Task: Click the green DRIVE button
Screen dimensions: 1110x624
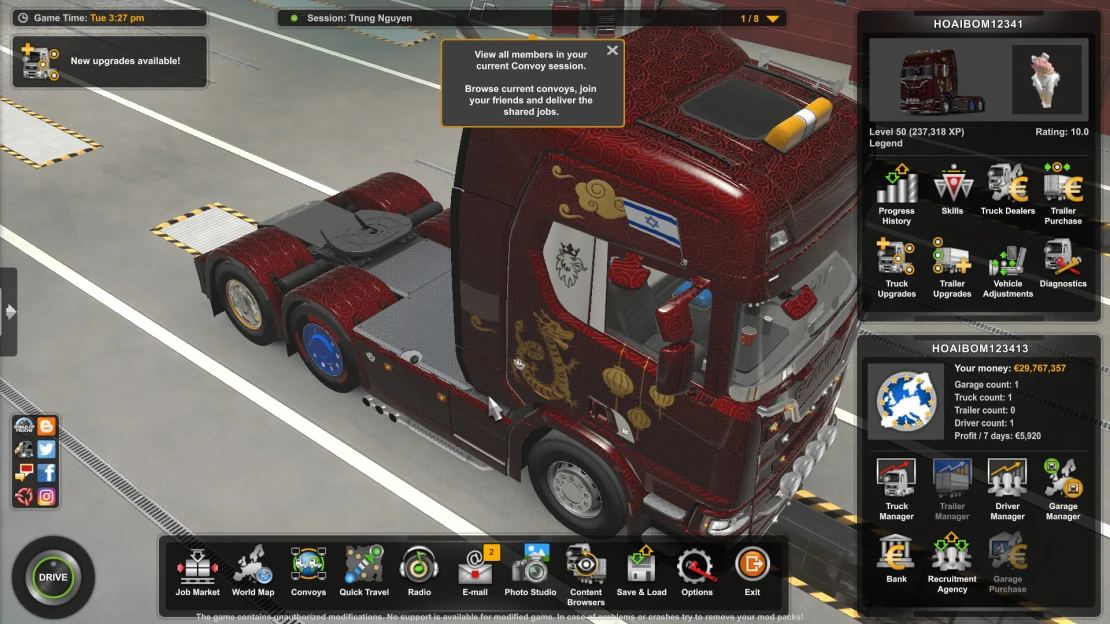Action: [53, 577]
